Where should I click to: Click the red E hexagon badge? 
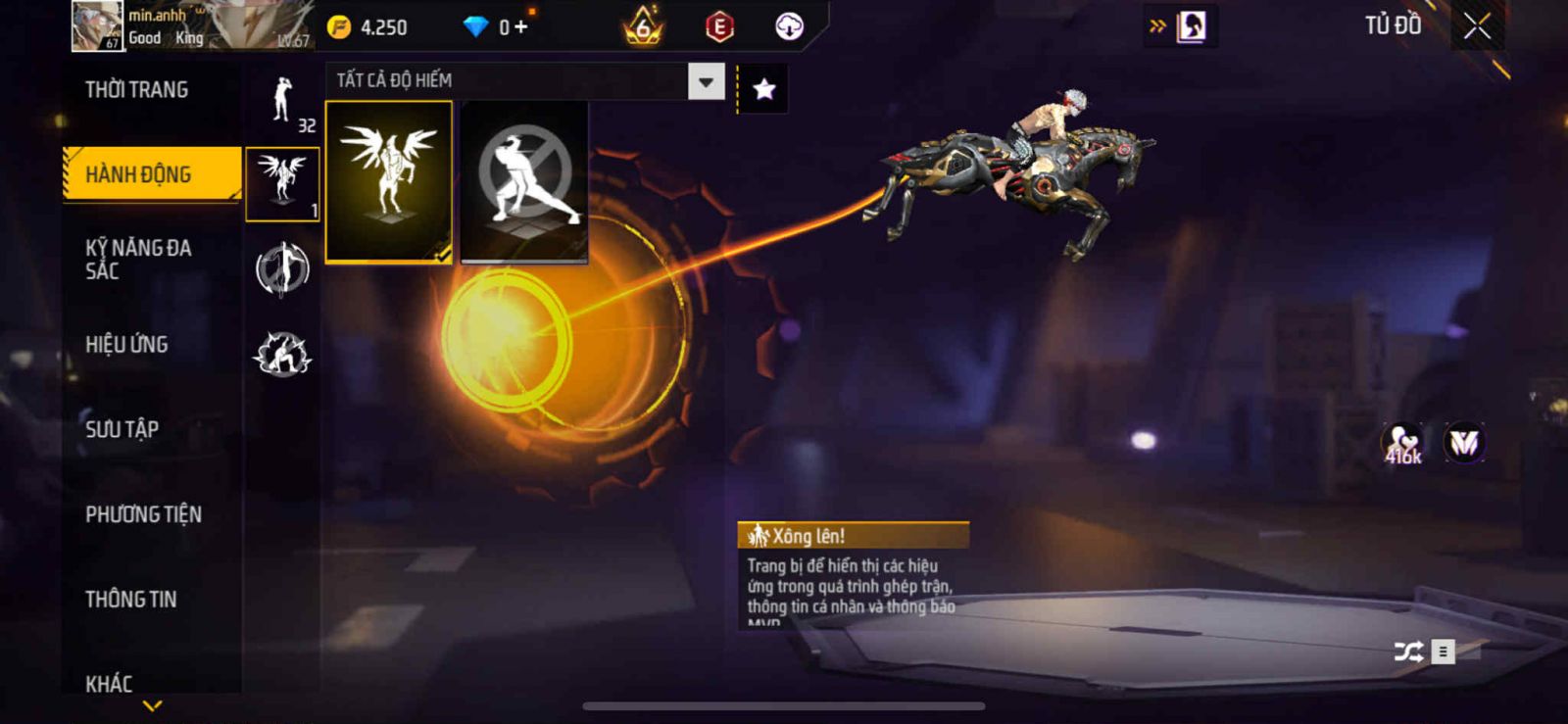click(719, 27)
